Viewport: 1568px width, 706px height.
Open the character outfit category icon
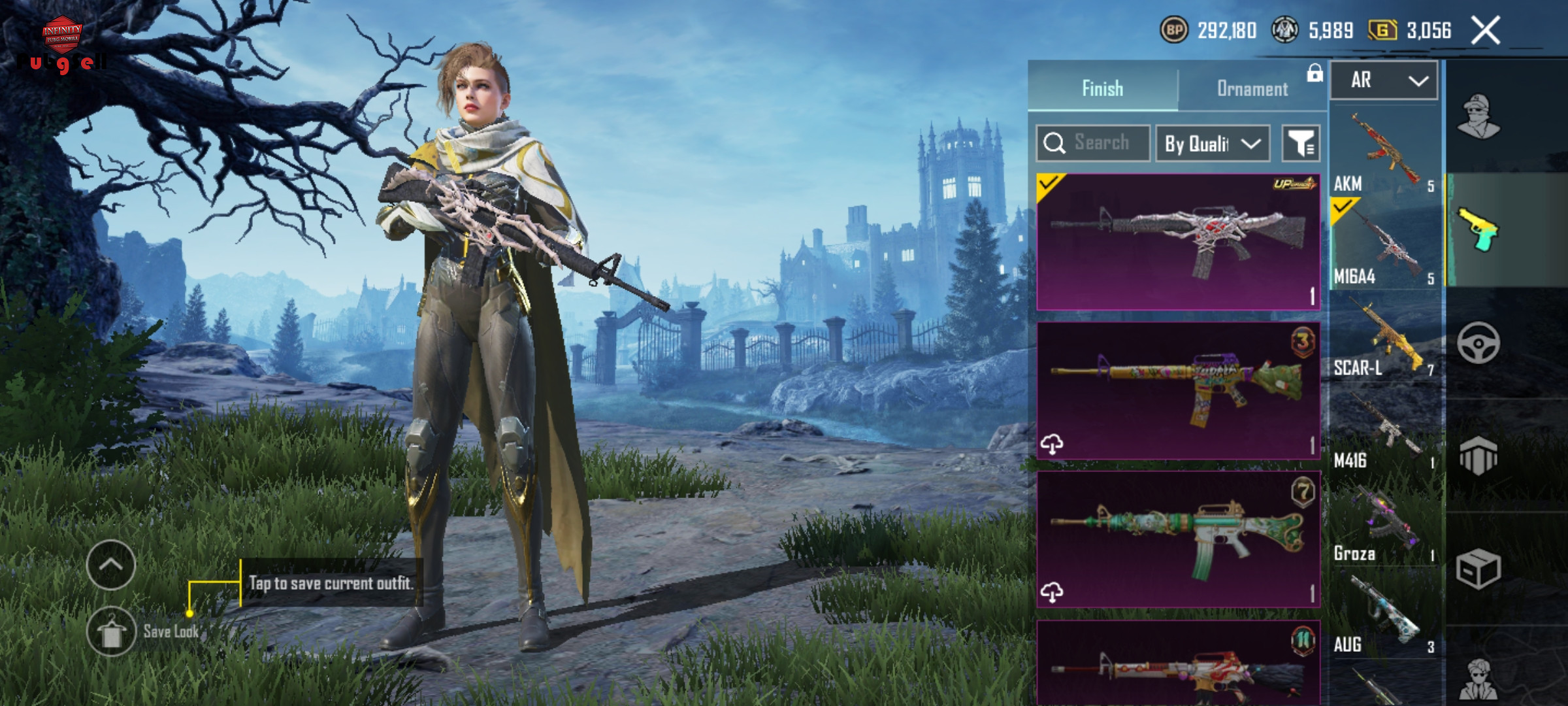point(1478,118)
